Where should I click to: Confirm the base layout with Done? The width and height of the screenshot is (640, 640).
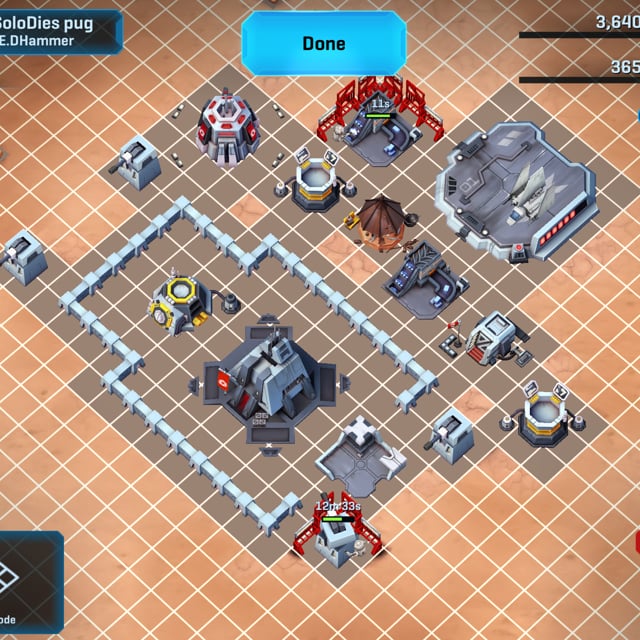click(323, 44)
